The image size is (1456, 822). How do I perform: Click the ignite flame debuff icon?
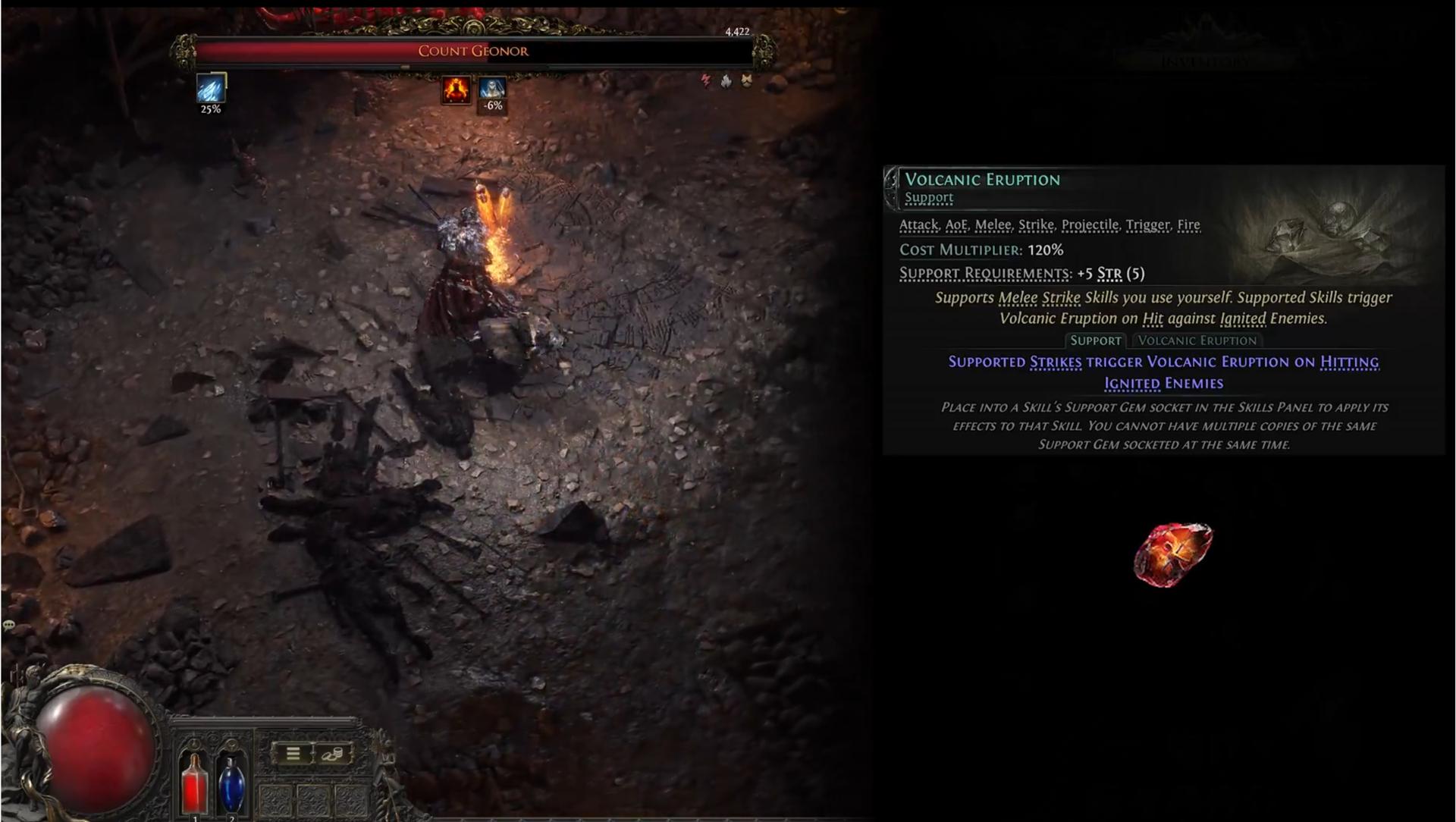tap(456, 89)
